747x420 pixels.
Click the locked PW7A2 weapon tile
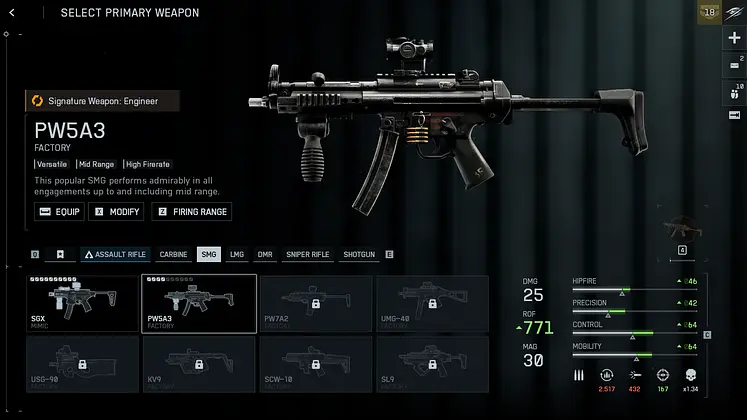[315, 304]
